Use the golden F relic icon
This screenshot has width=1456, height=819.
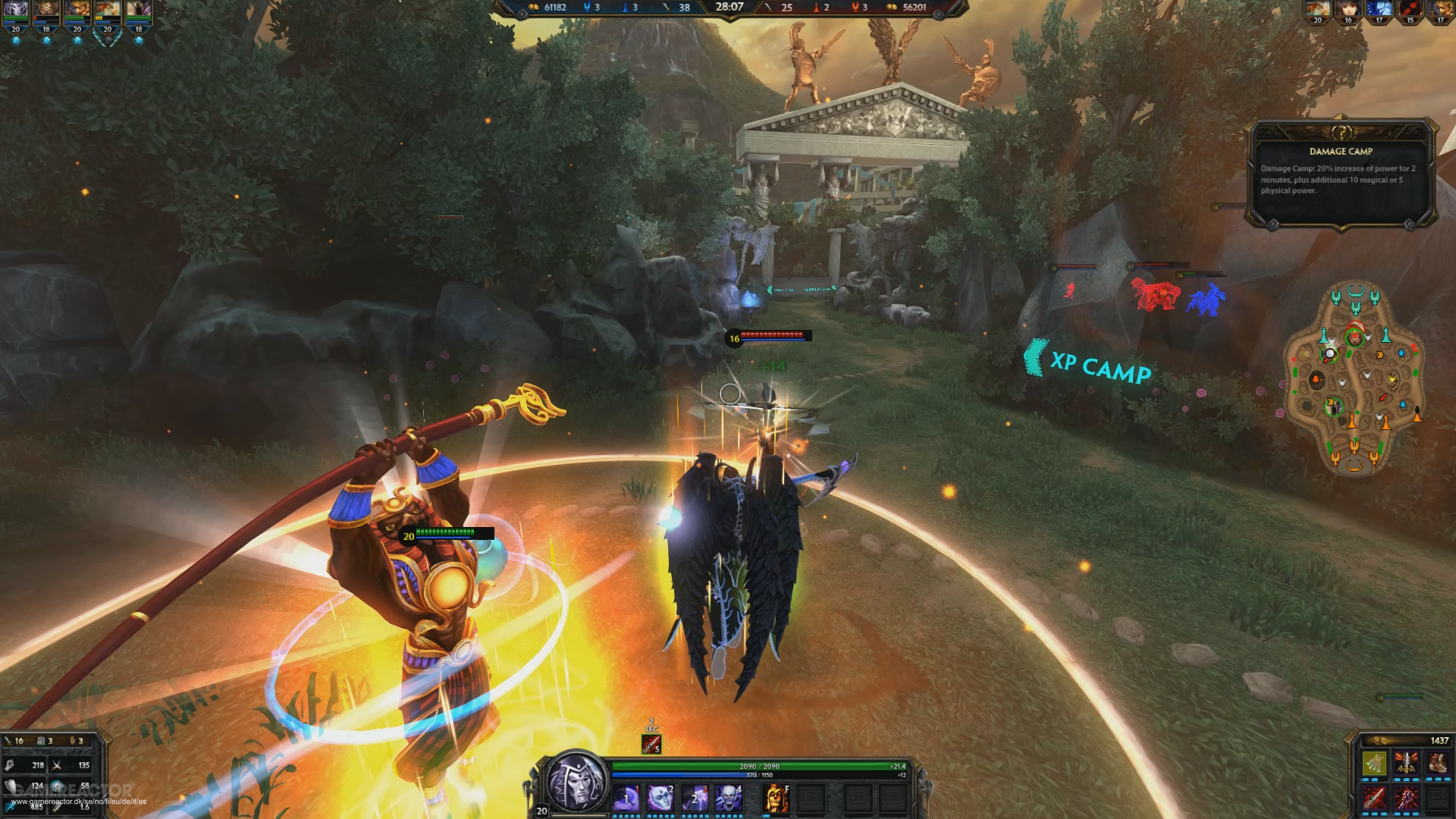point(777,799)
